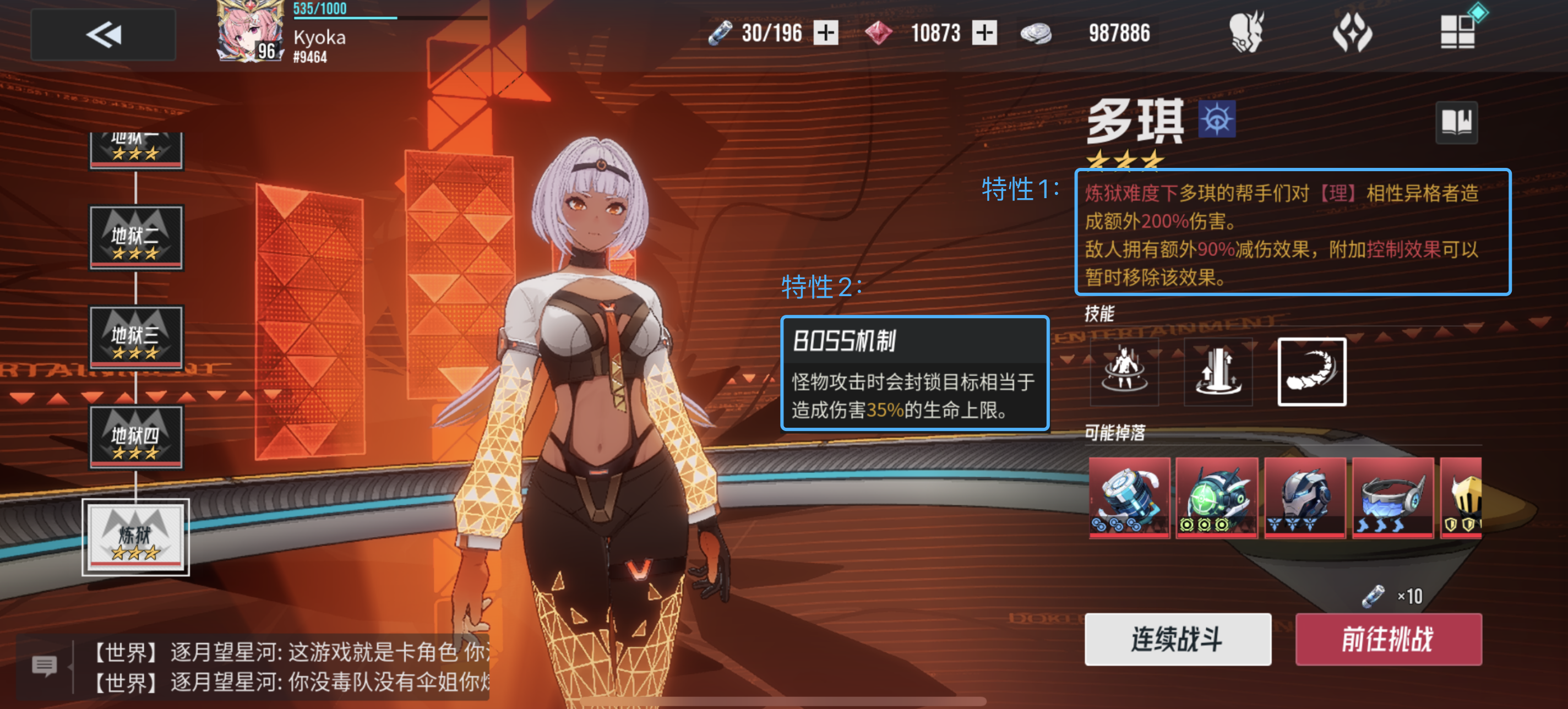Select the first skill icon under 技能

1123,372
